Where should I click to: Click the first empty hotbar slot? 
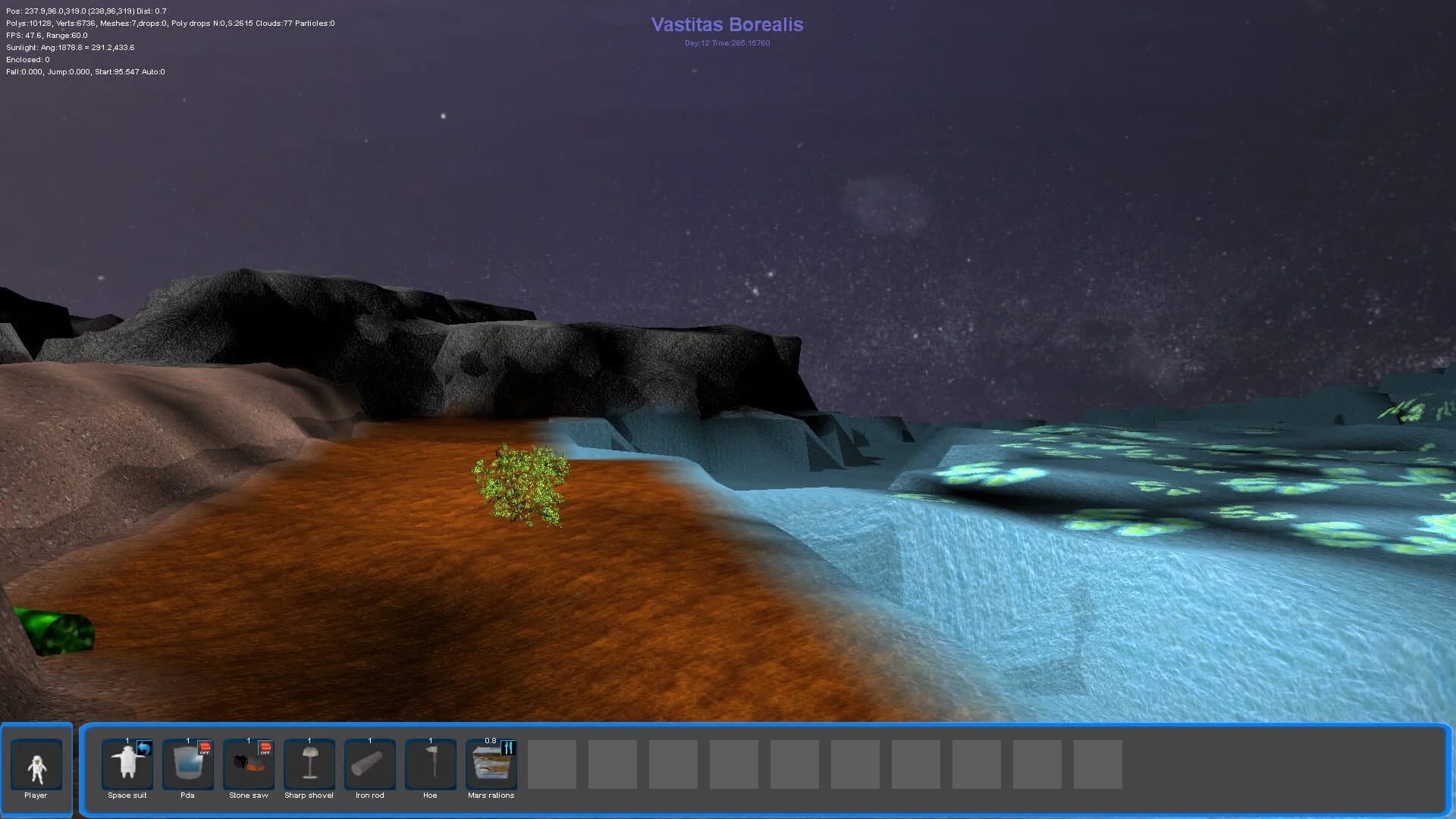551,764
